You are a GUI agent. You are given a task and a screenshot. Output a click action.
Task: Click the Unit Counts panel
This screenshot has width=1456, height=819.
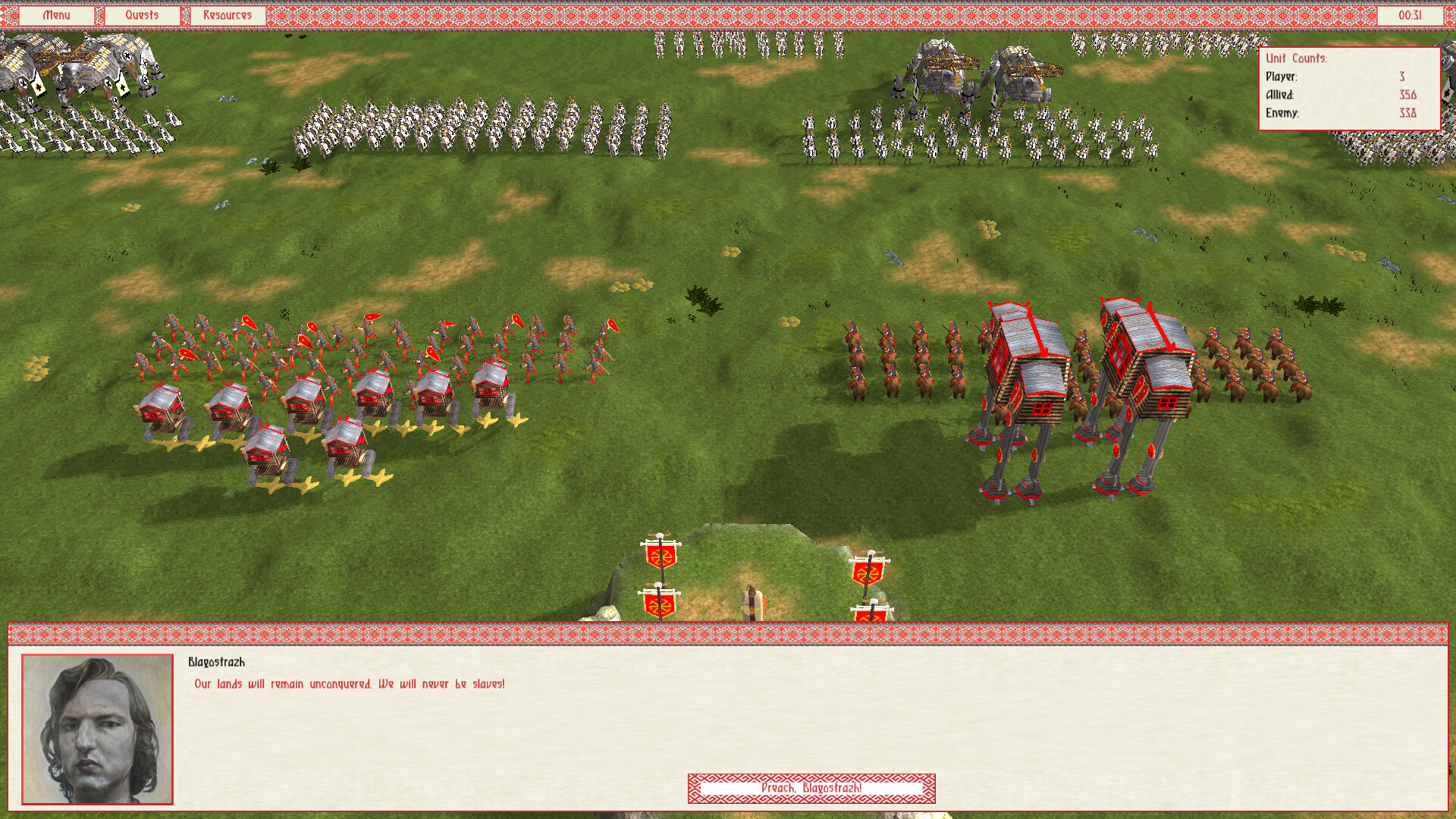(1350, 89)
